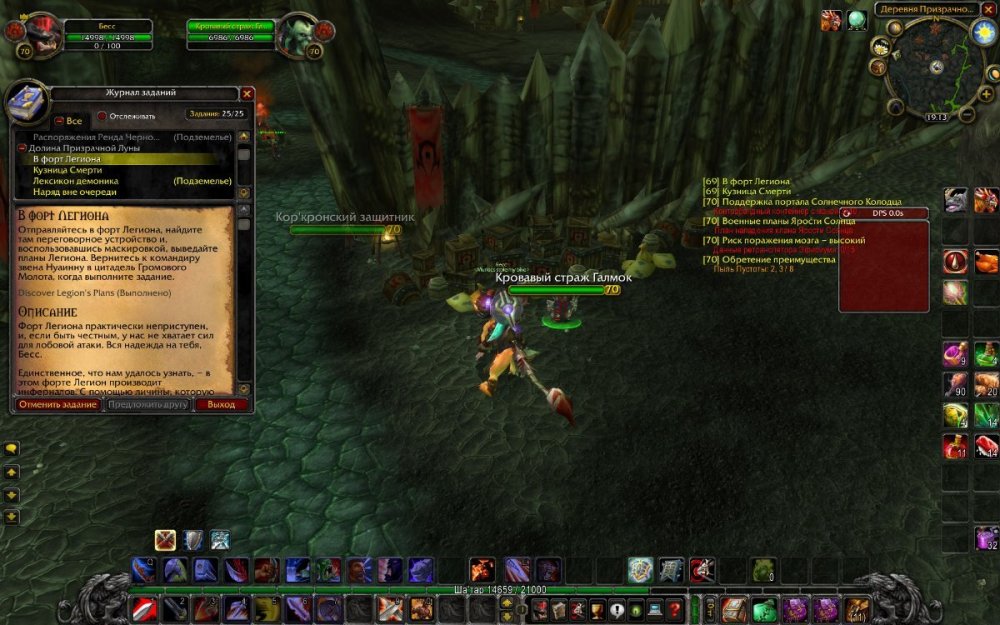Abandon quest with Отменить задание button

click(x=58, y=405)
